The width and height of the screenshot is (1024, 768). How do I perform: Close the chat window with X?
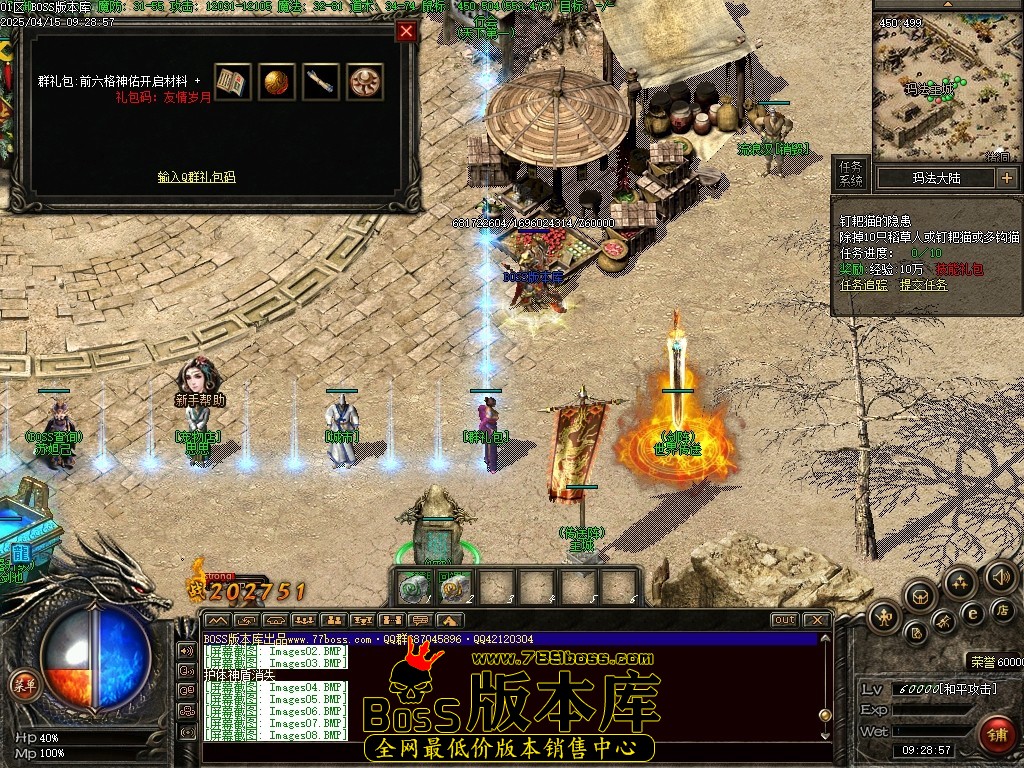(x=815, y=620)
